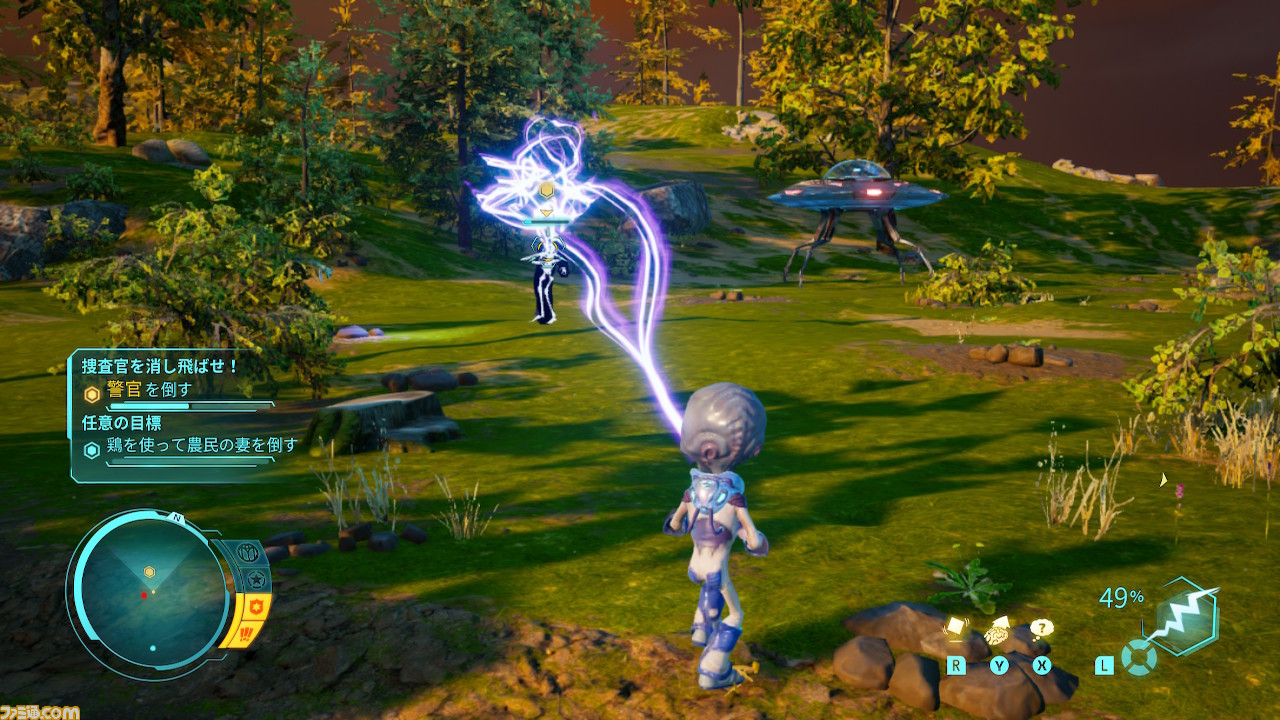Choose the thought bubble mind-read ability

click(1042, 629)
